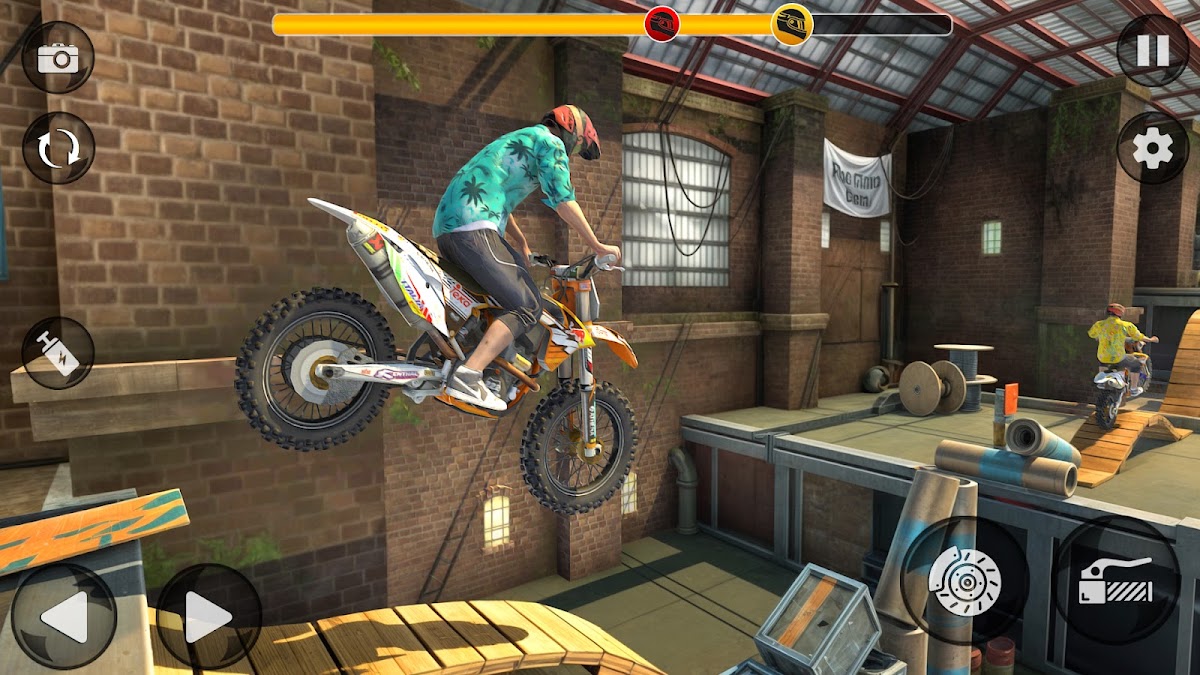Image resolution: width=1200 pixels, height=675 pixels.
Task: Pause the game
Action: [x=1152, y=50]
